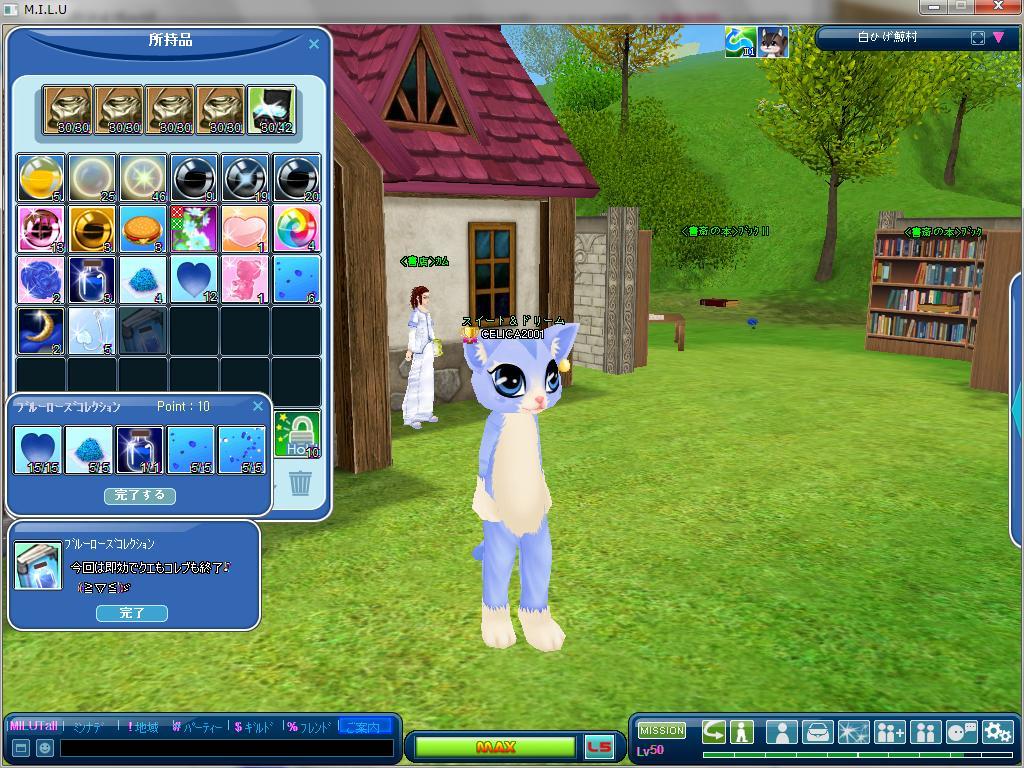Viewport: 1024px width, 768px height.
Task: Click the chat text input box
Action: click(226, 748)
